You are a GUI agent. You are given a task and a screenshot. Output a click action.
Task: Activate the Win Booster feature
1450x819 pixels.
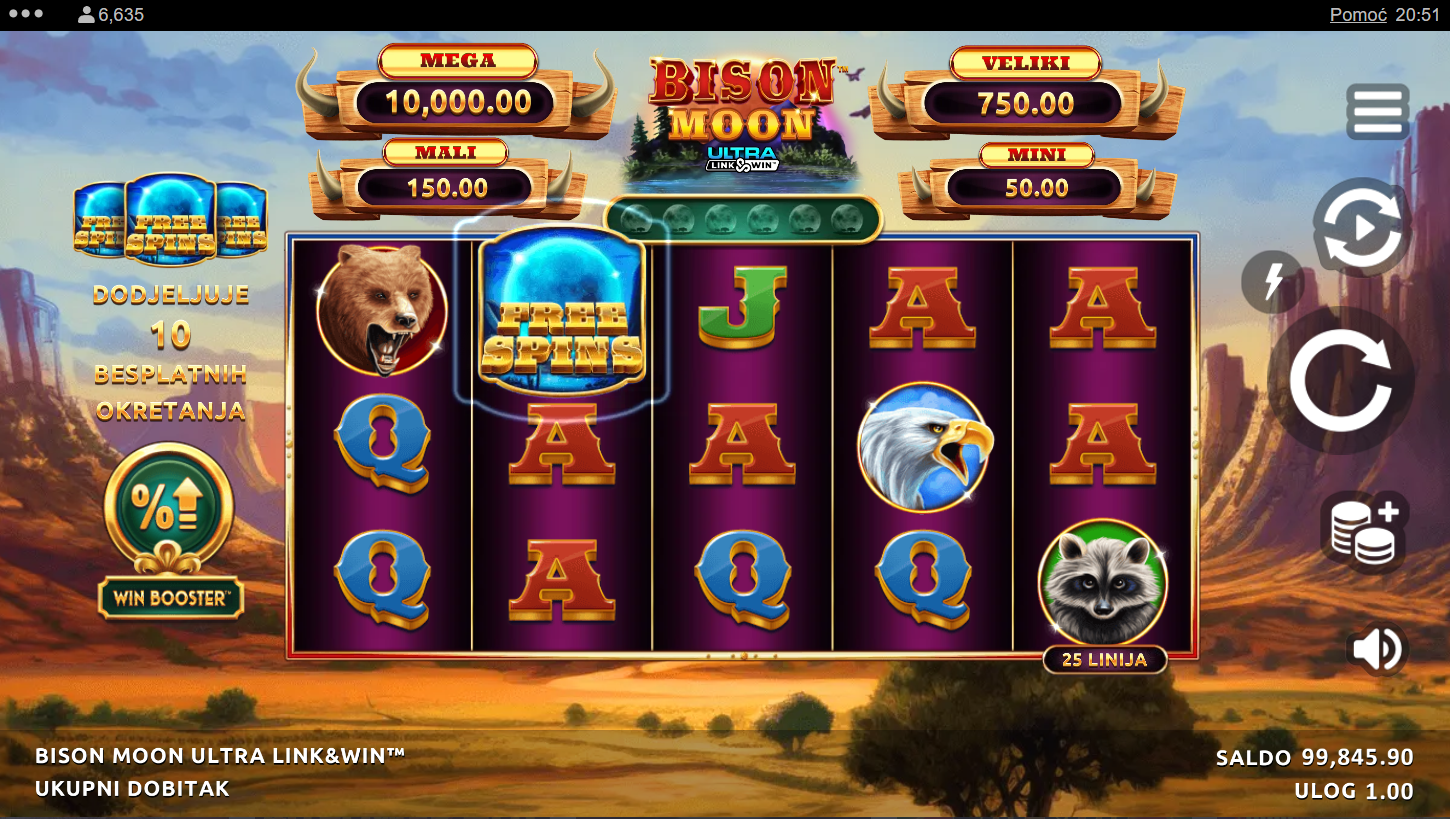[170, 530]
